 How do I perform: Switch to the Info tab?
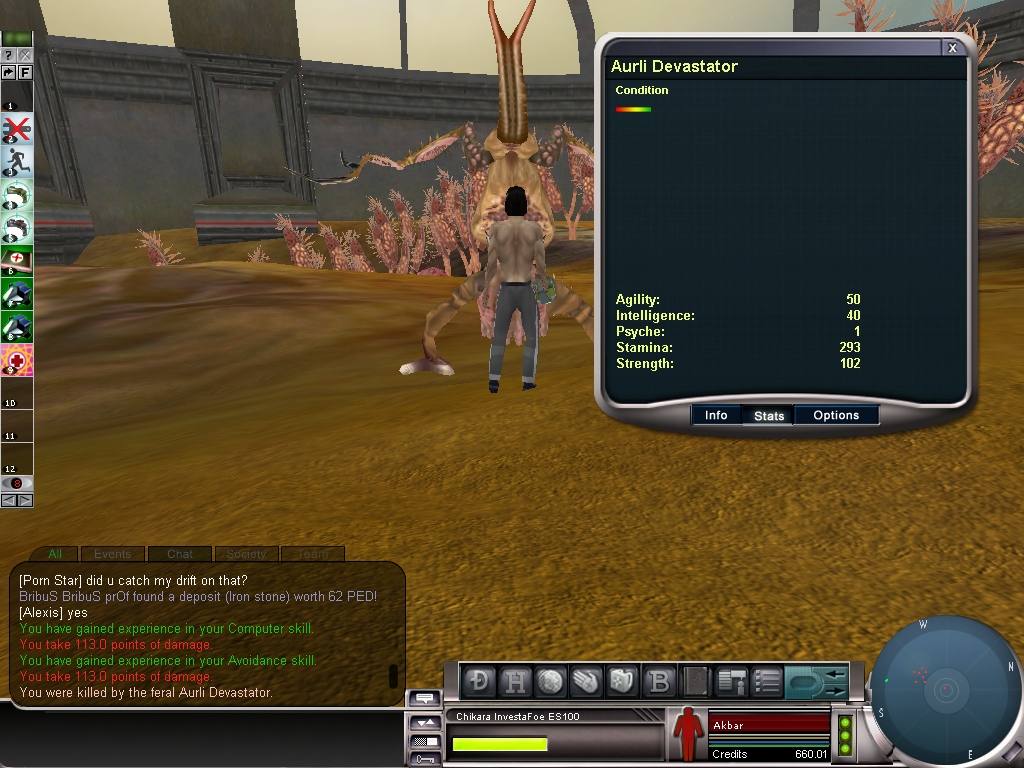[x=716, y=415]
